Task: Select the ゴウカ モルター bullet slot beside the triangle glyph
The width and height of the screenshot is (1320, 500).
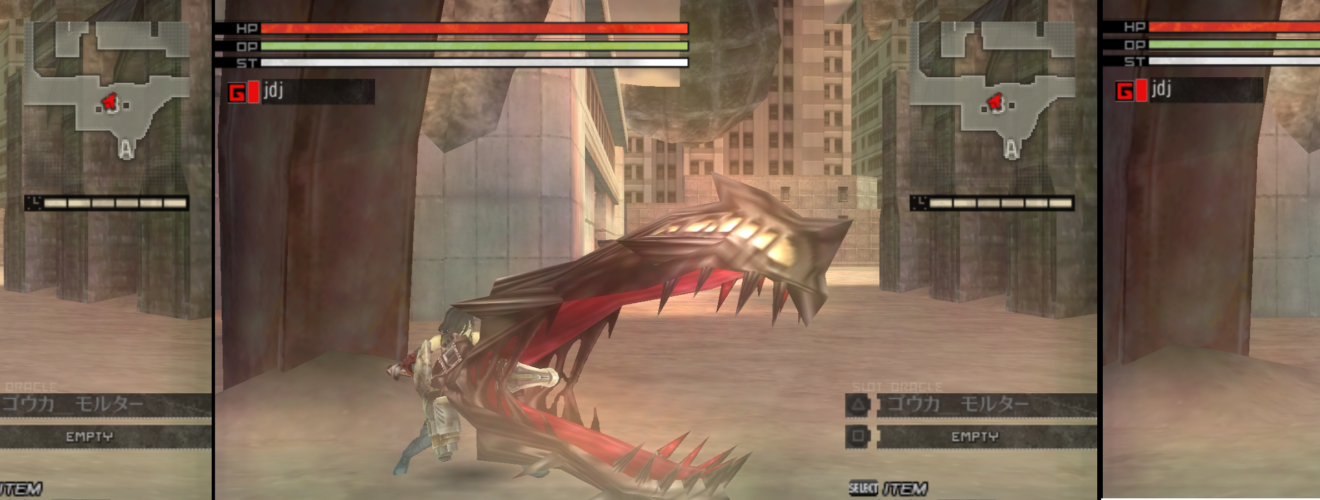Action: (985, 405)
